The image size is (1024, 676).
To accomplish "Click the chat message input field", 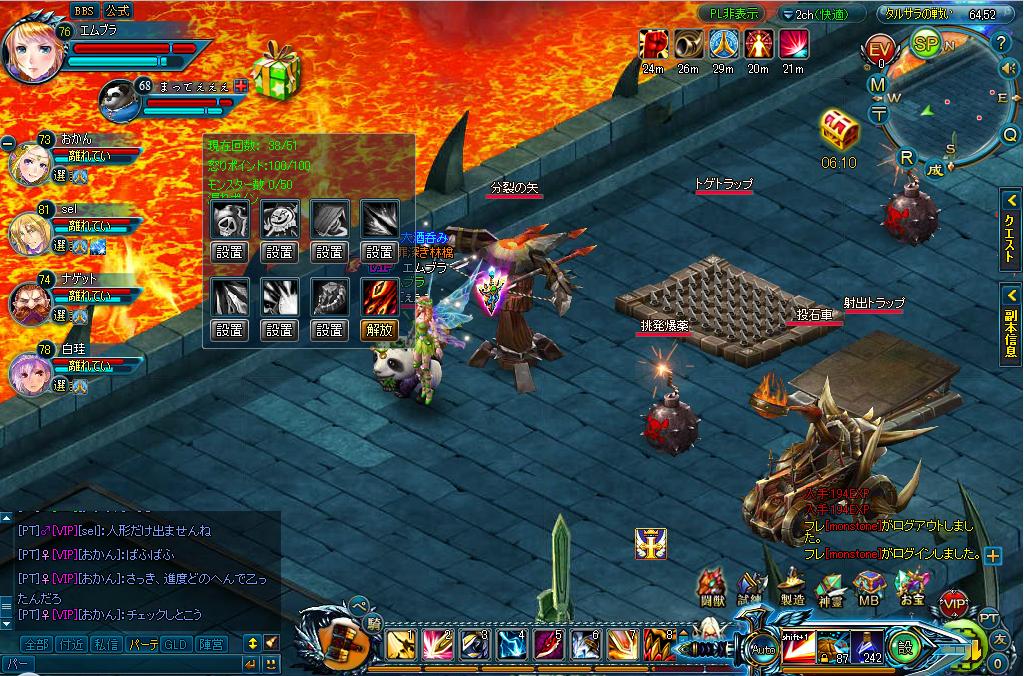I will [120, 662].
